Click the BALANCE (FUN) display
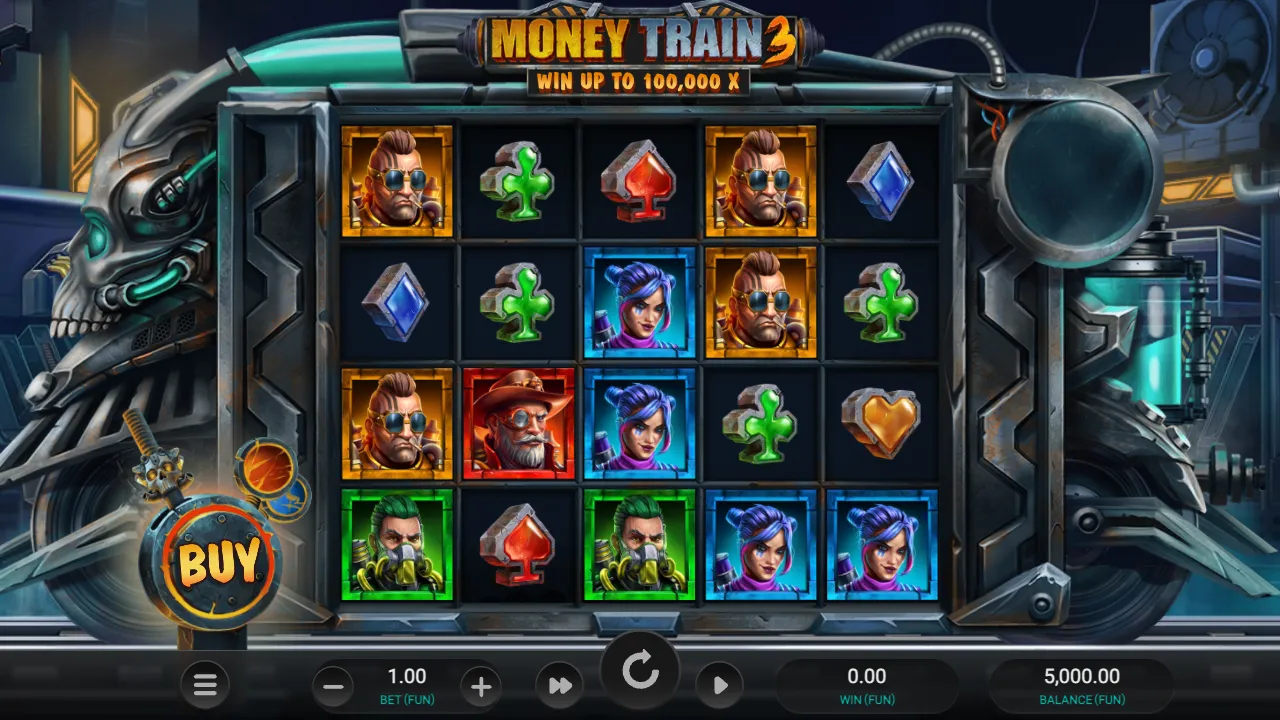The image size is (1280, 720). [x=1081, y=683]
